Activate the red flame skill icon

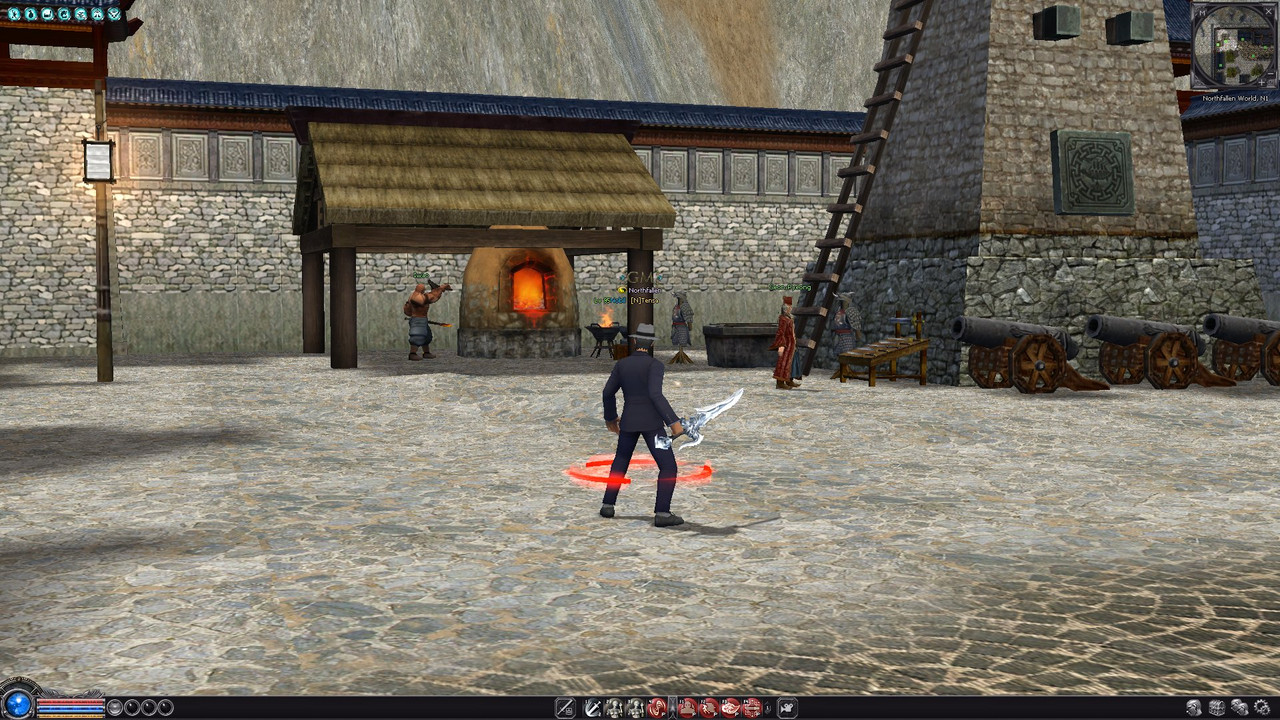pos(730,708)
